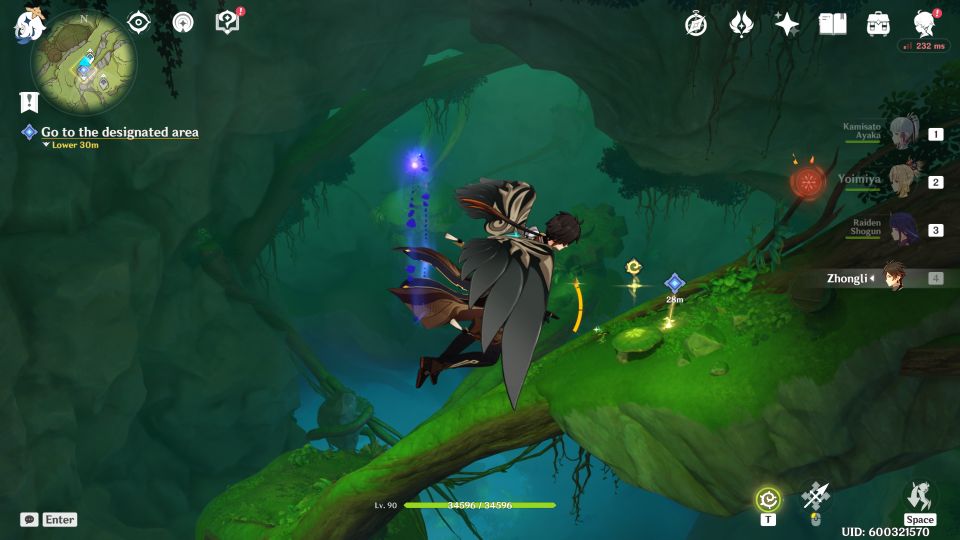Trigger the plunging spear attack icon
Screen dimensions: 960x540
coord(816,496)
